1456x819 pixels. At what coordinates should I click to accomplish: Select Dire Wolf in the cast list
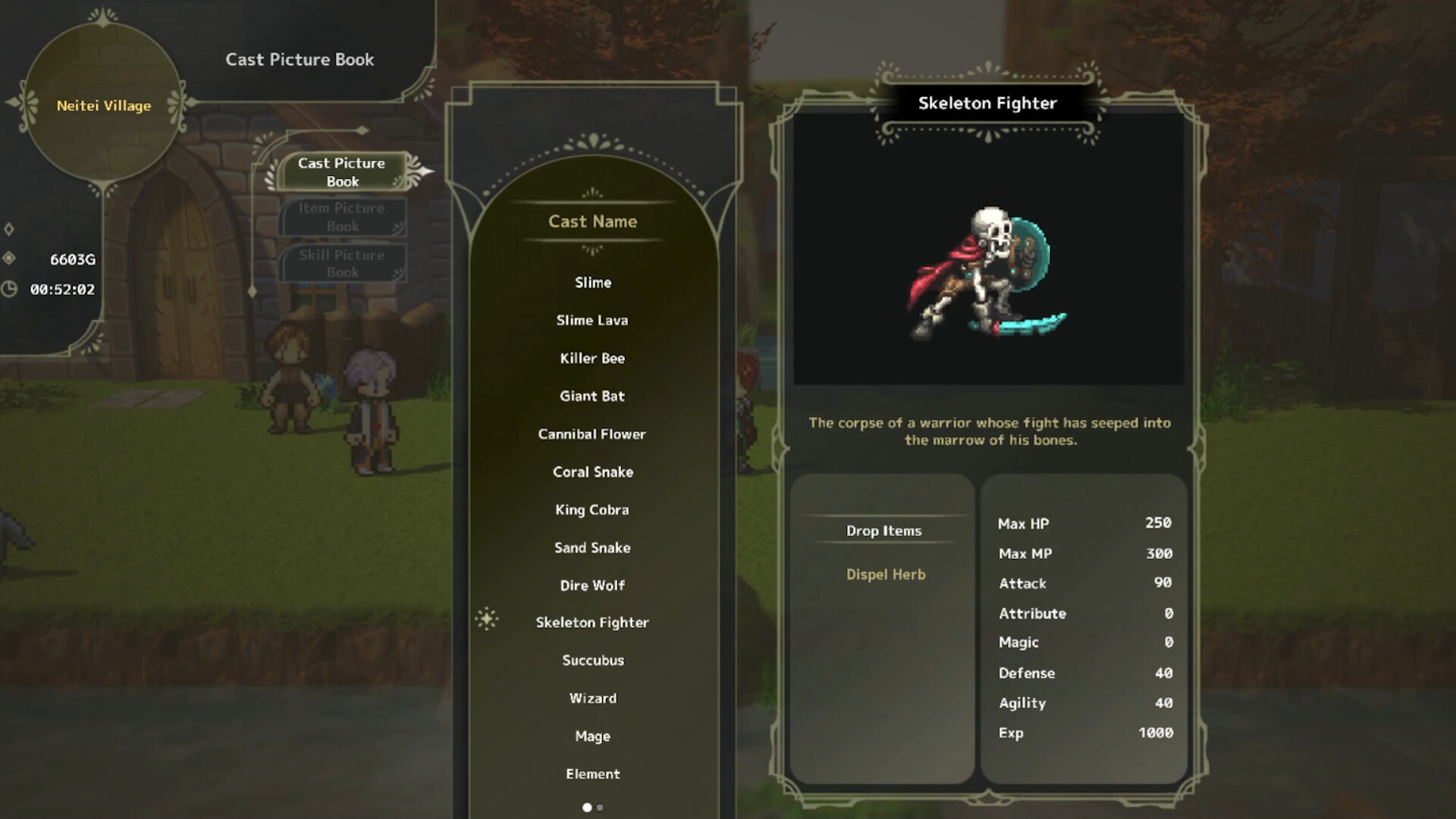592,585
